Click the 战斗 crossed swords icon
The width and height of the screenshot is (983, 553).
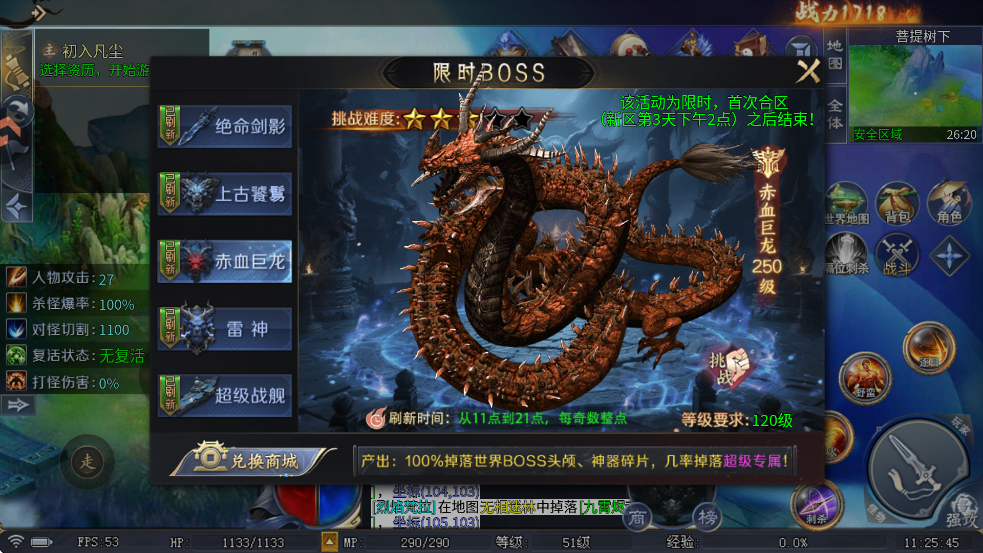[x=897, y=255]
